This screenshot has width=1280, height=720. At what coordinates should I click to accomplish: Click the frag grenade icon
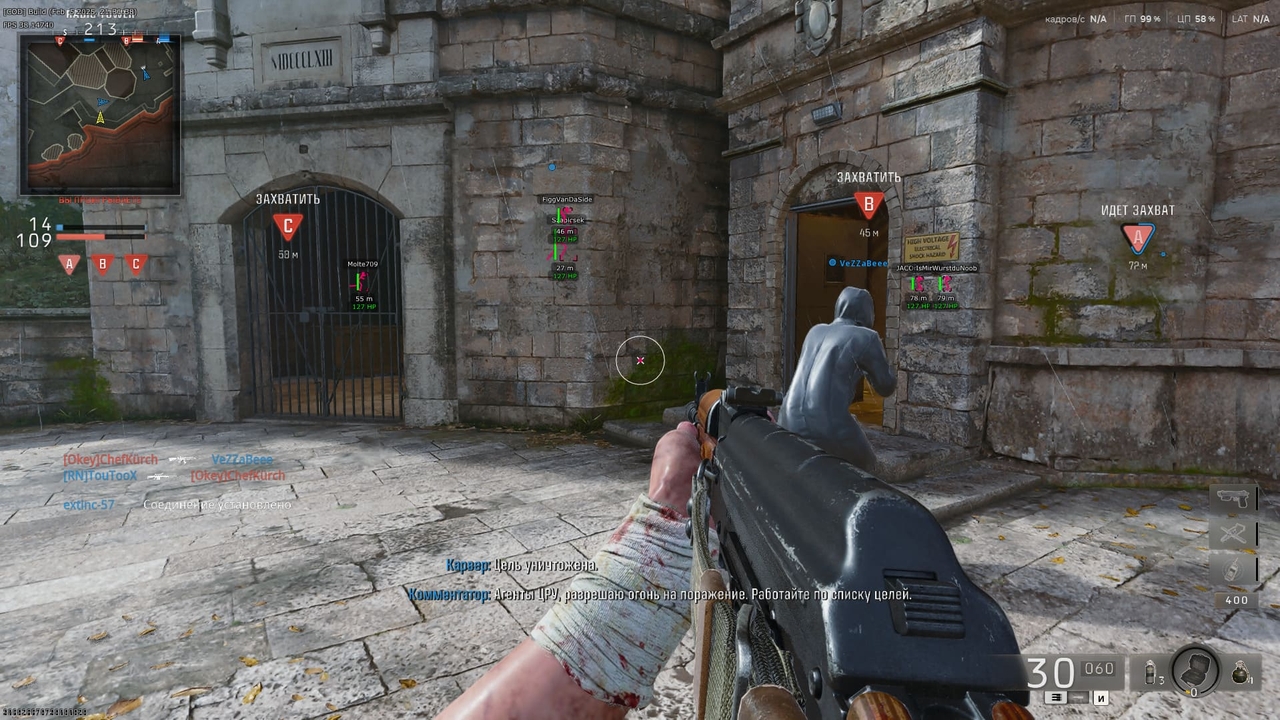(x=1240, y=672)
